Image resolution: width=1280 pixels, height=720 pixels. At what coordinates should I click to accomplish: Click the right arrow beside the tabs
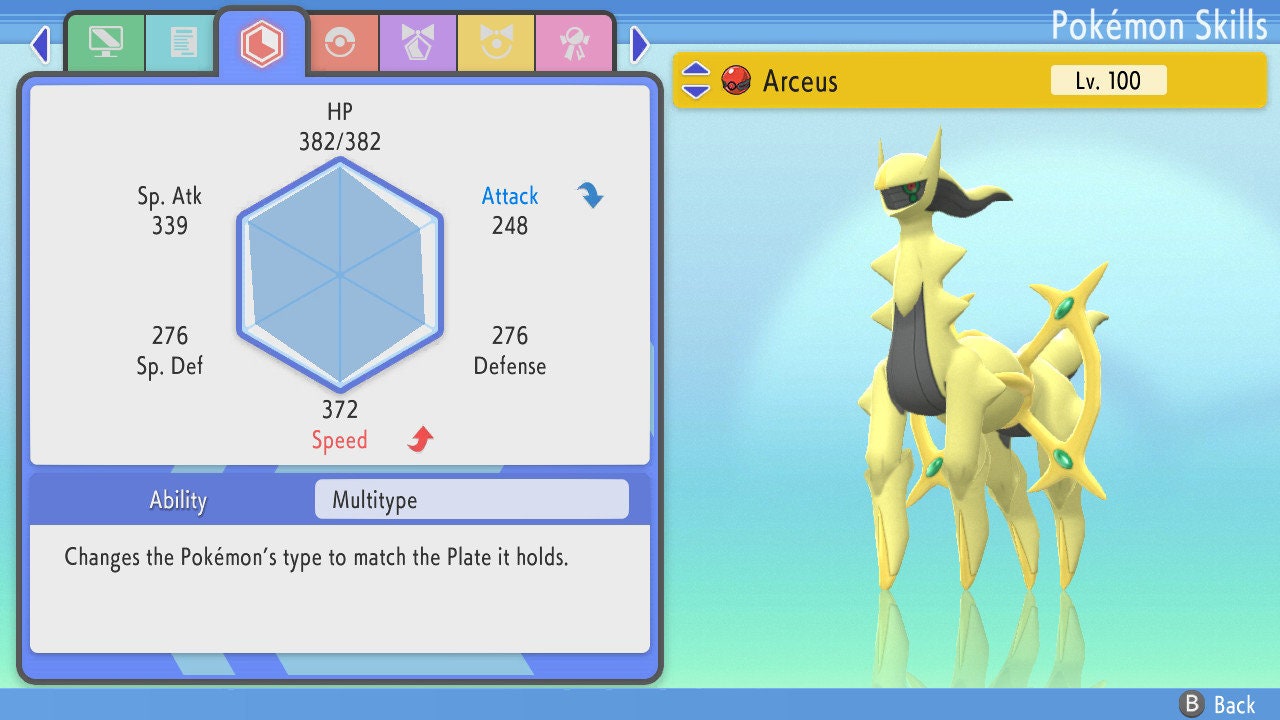pyautogui.click(x=640, y=44)
